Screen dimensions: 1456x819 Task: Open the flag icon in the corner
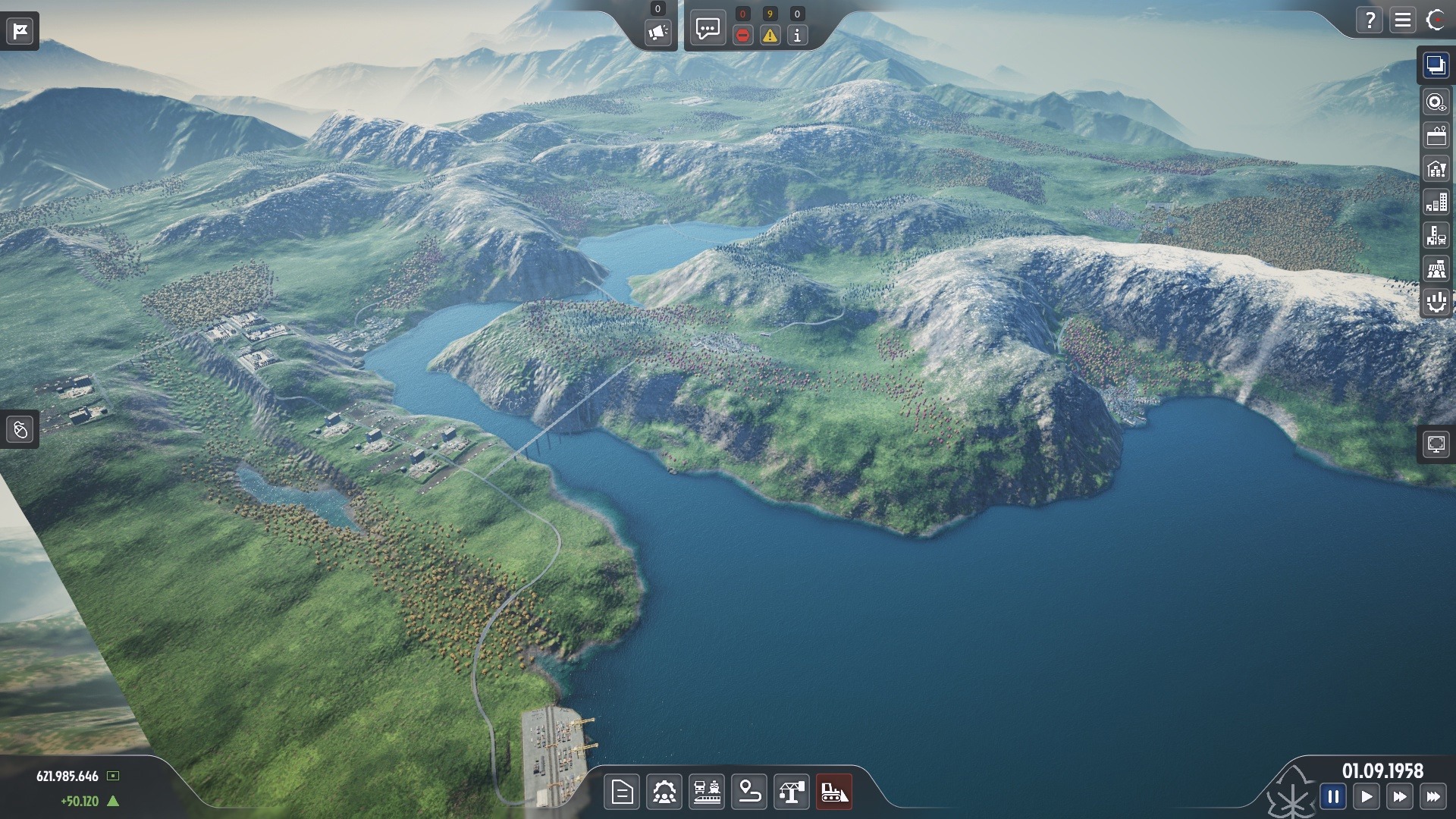pos(20,30)
